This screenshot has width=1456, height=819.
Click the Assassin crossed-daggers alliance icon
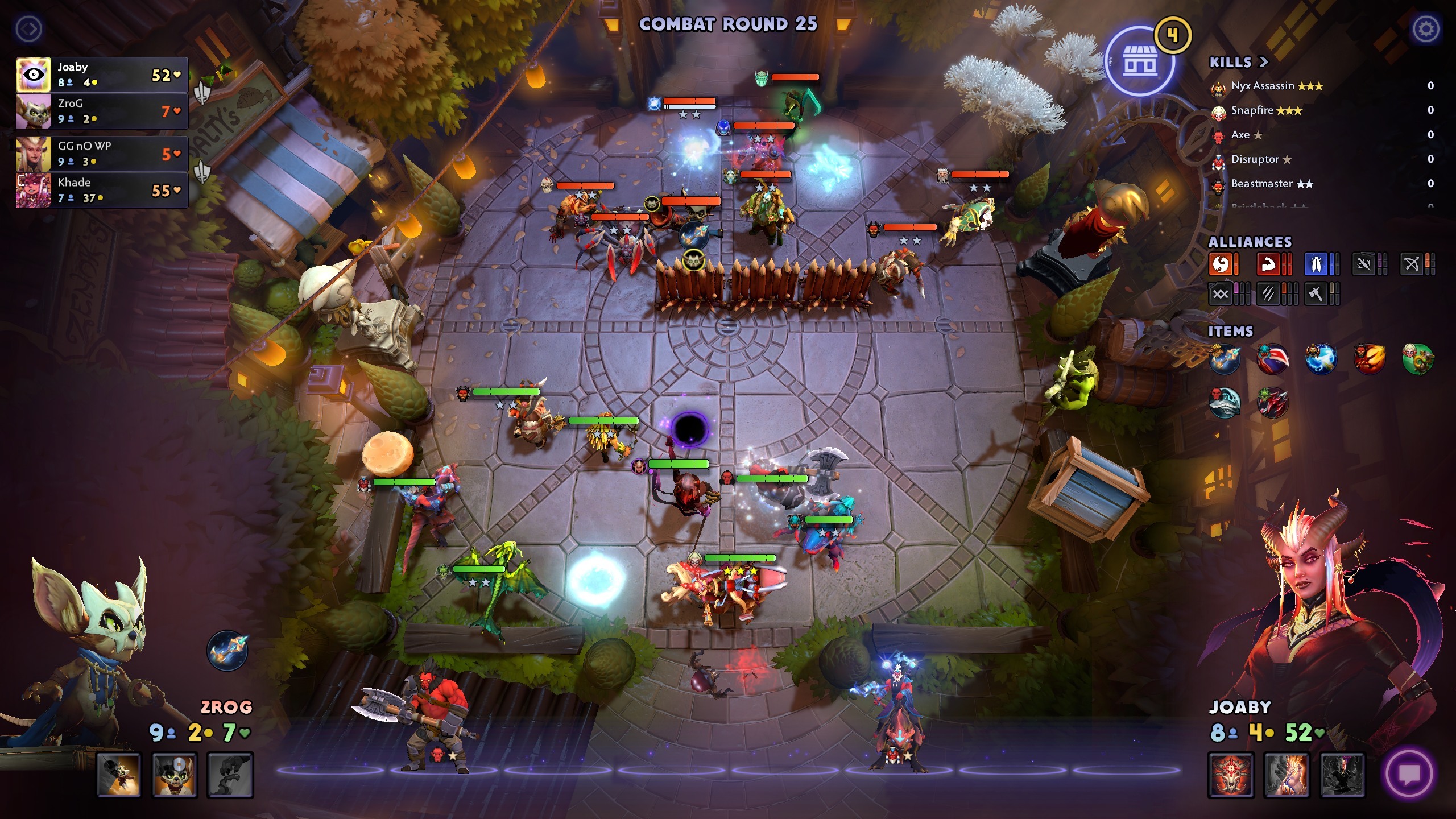1365,264
